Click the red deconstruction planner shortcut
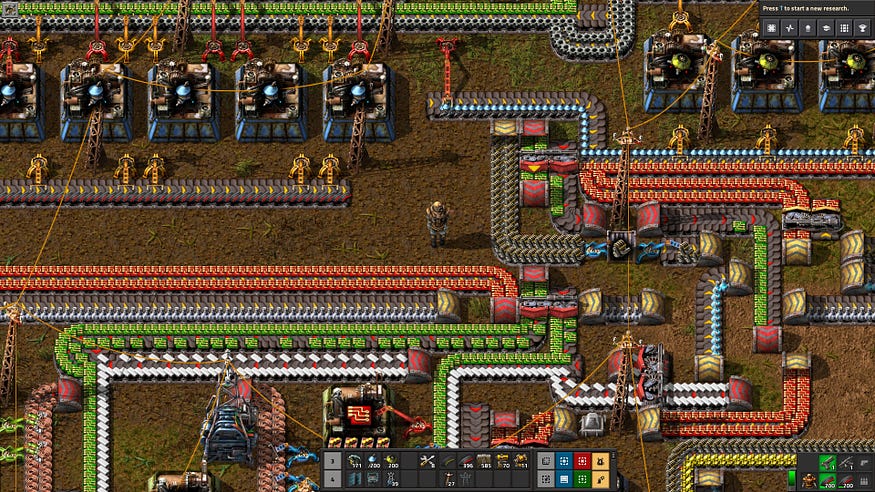 tap(581, 461)
